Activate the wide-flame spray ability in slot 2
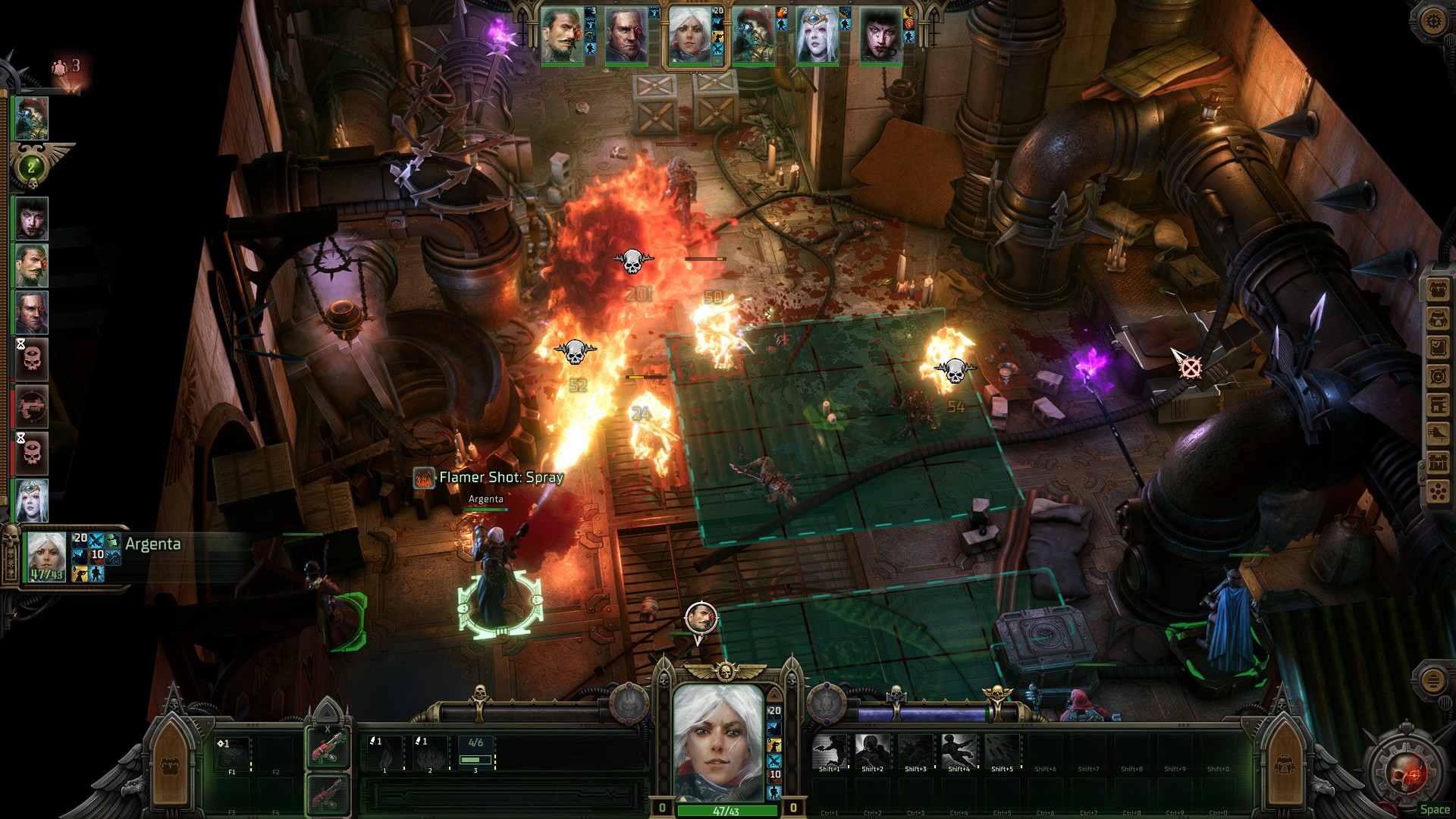Screen dimensions: 1456x819 coord(430,754)
